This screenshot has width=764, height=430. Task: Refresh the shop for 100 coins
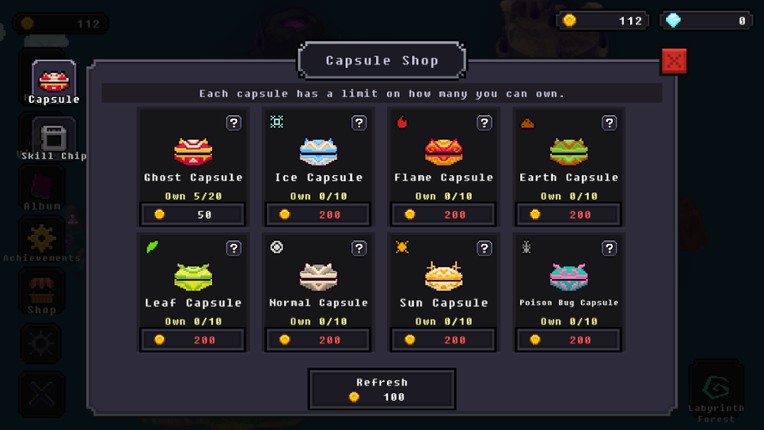tap(381, 389)
